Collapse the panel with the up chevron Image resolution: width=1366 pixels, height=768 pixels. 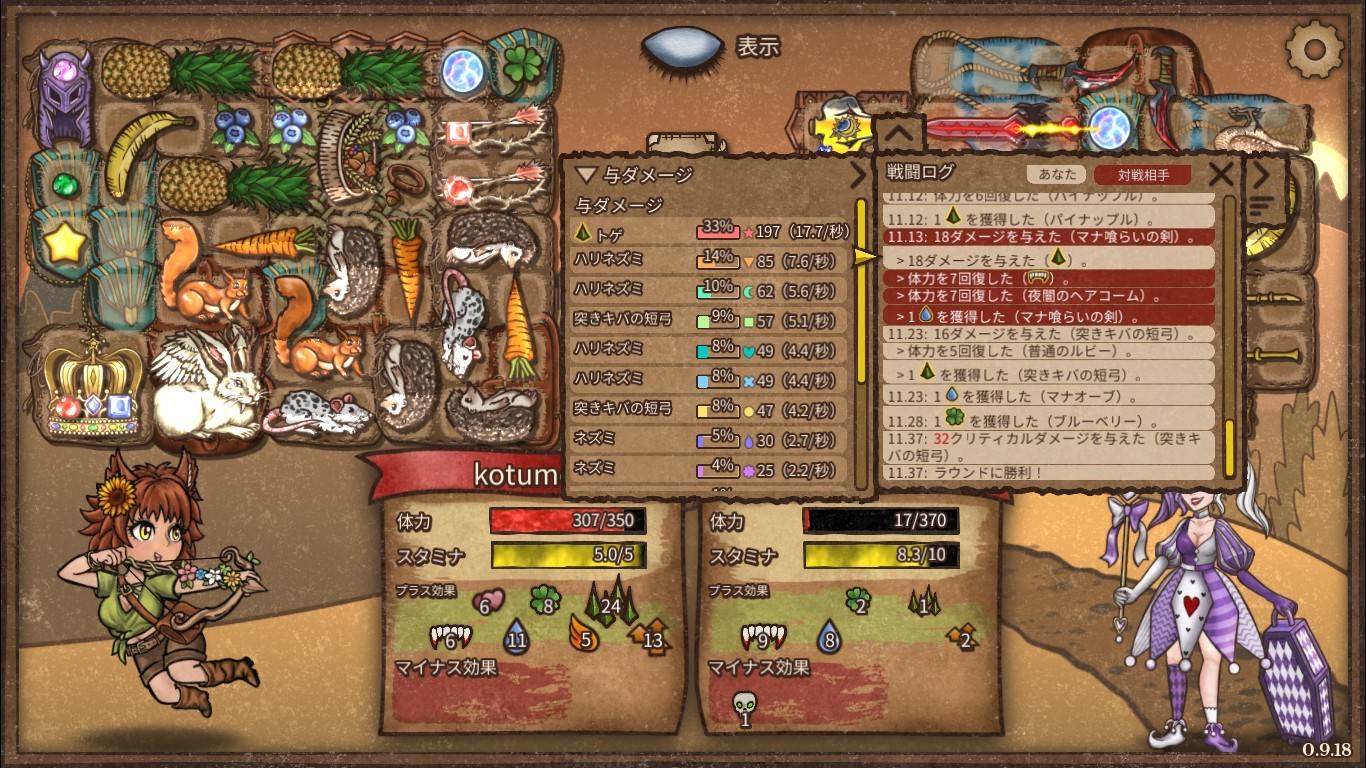tap(897, 131)
